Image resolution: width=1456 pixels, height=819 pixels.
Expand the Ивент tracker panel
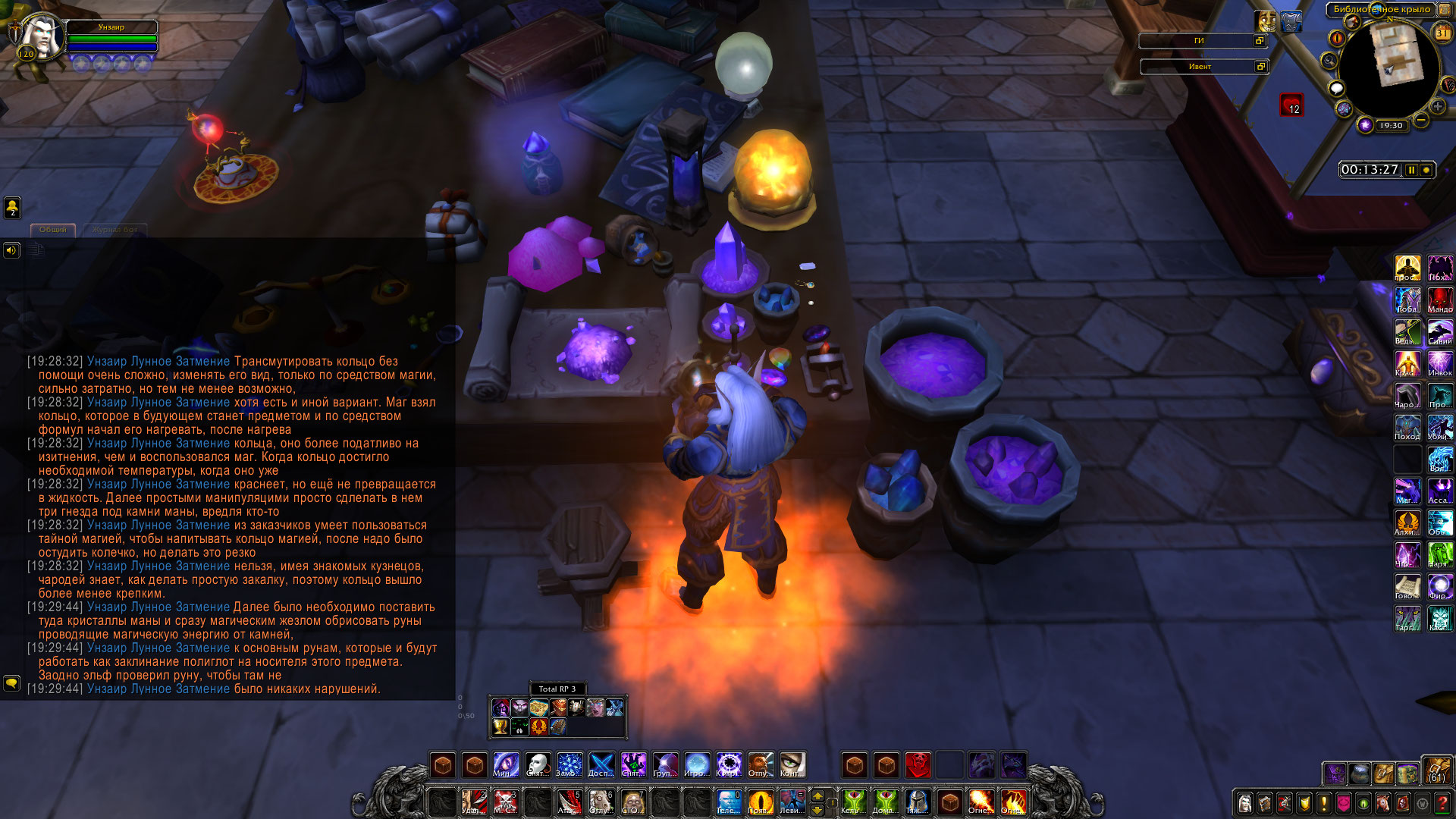(x=1260, y=67)
